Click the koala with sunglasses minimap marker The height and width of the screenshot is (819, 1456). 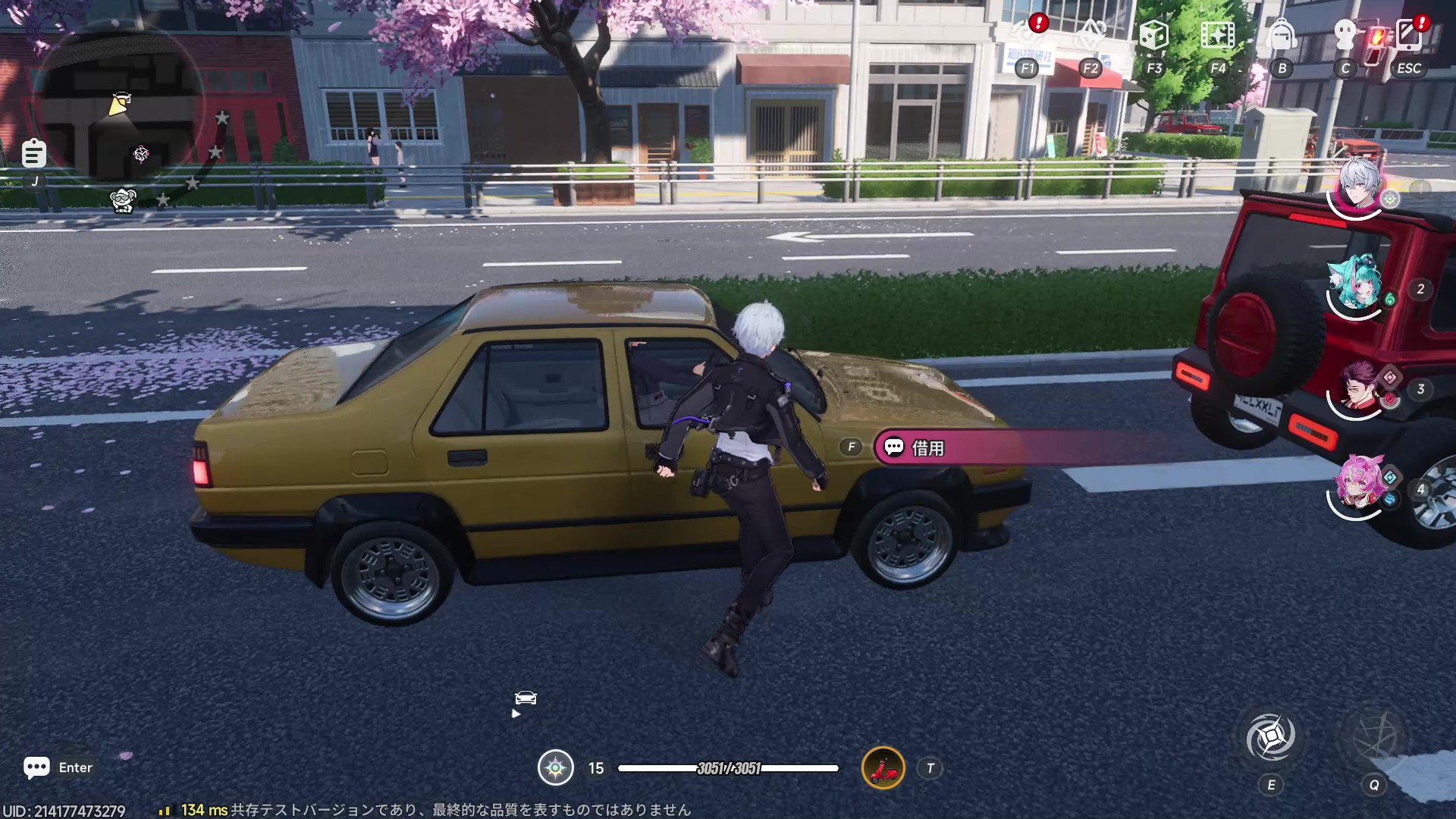click(123, 200)
